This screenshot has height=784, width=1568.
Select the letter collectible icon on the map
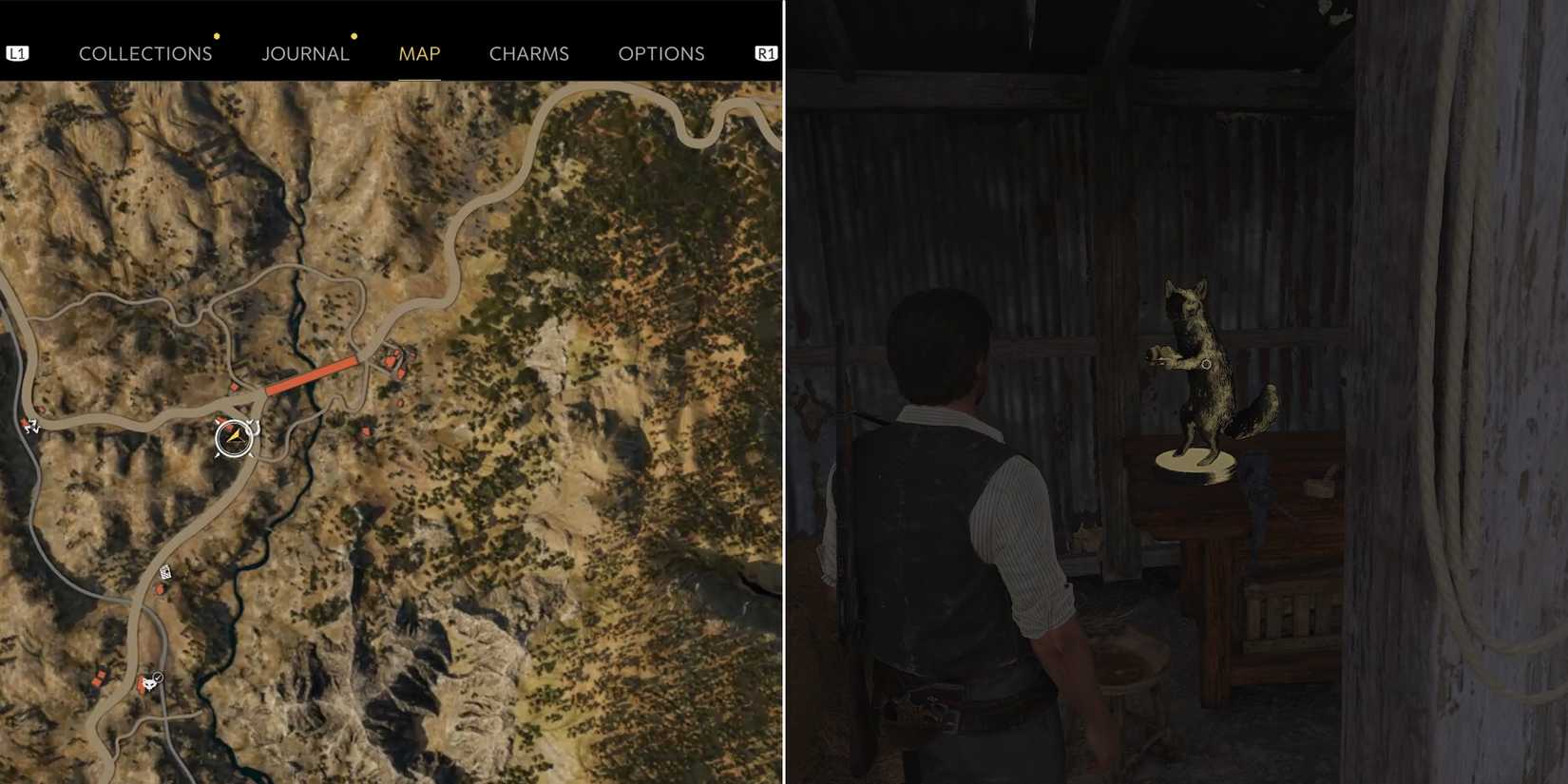point(163,572)
